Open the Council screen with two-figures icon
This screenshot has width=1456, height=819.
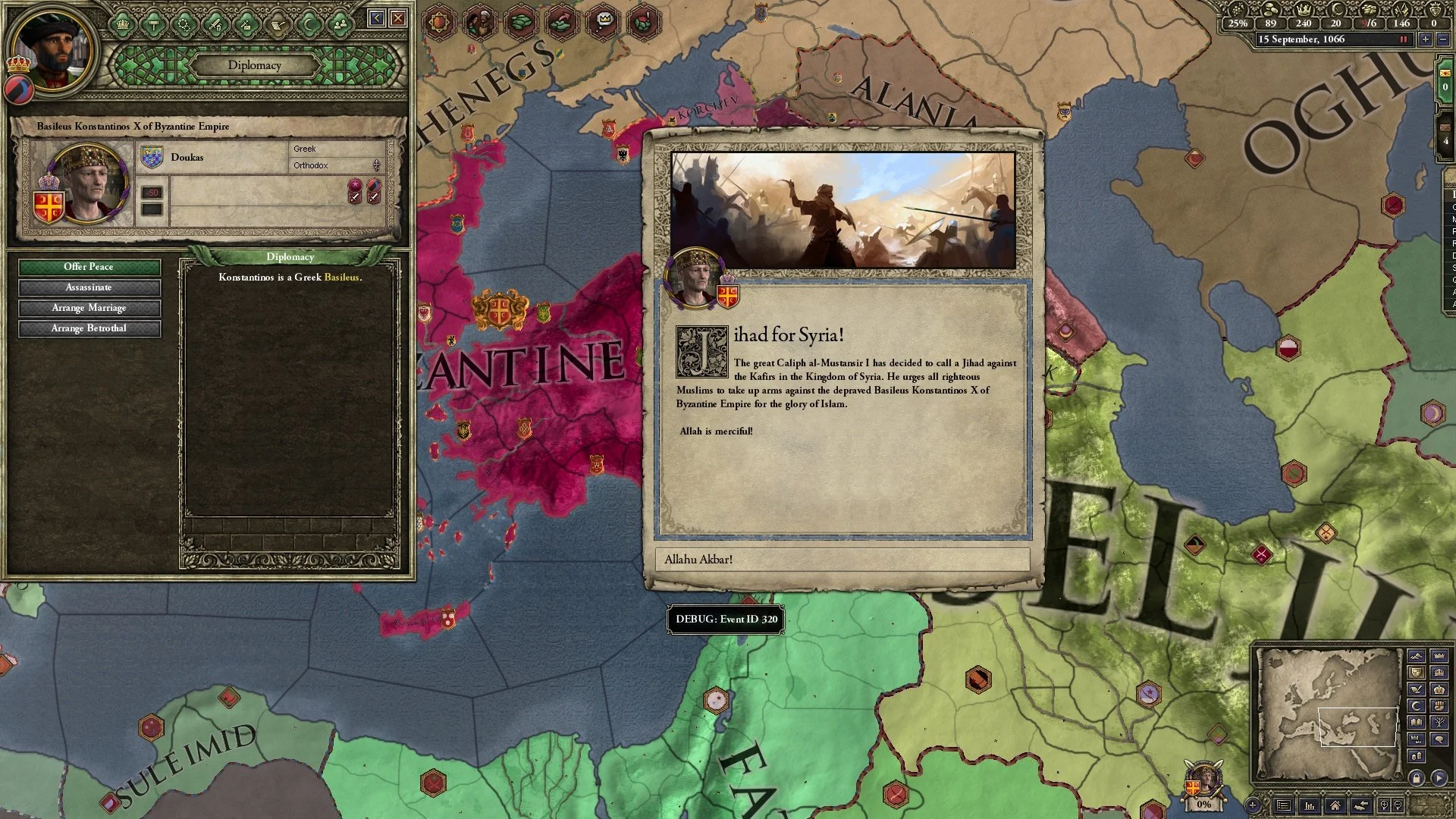340,24
